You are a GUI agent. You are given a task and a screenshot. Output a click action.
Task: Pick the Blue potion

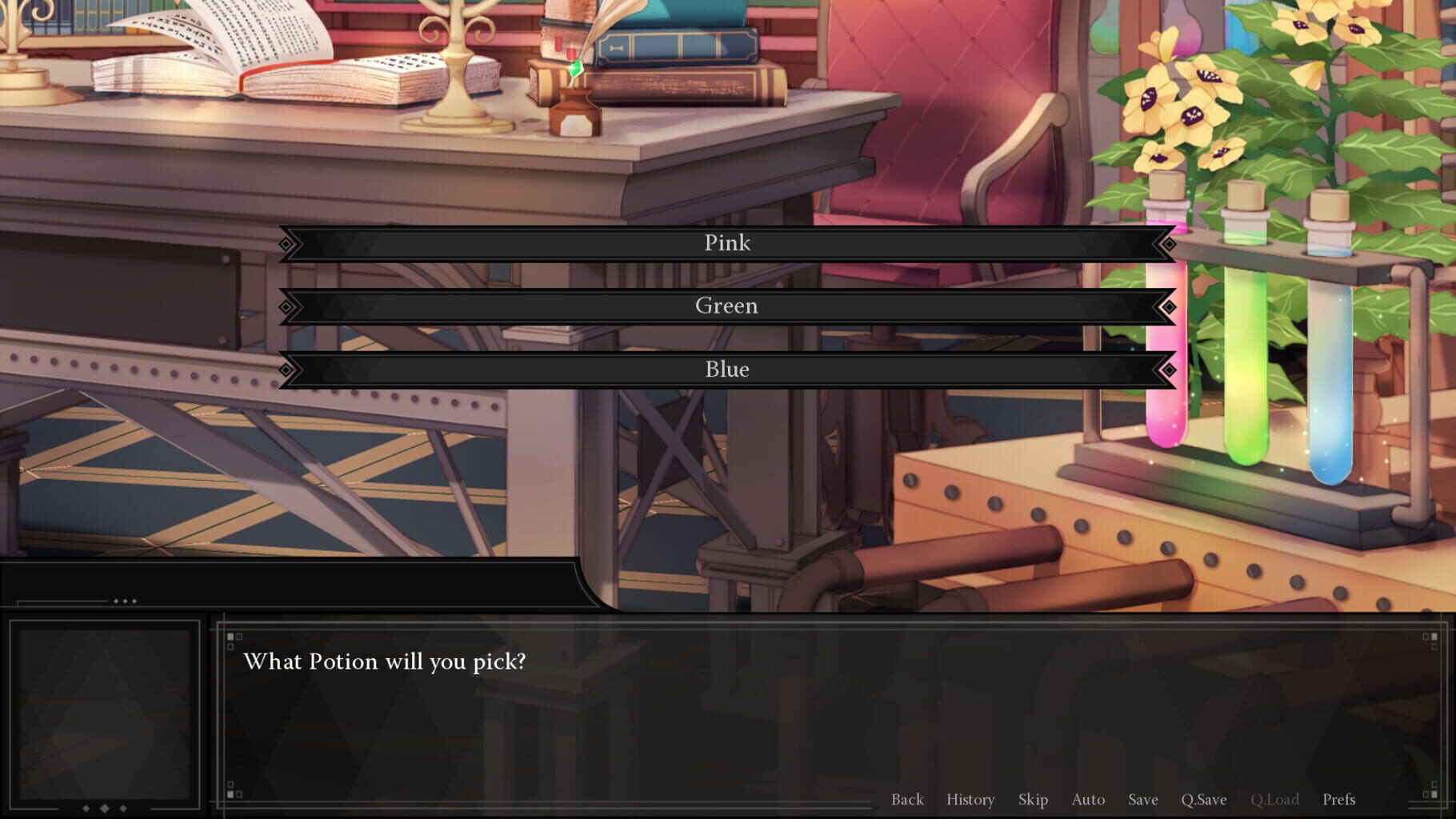tap(726, 369)
